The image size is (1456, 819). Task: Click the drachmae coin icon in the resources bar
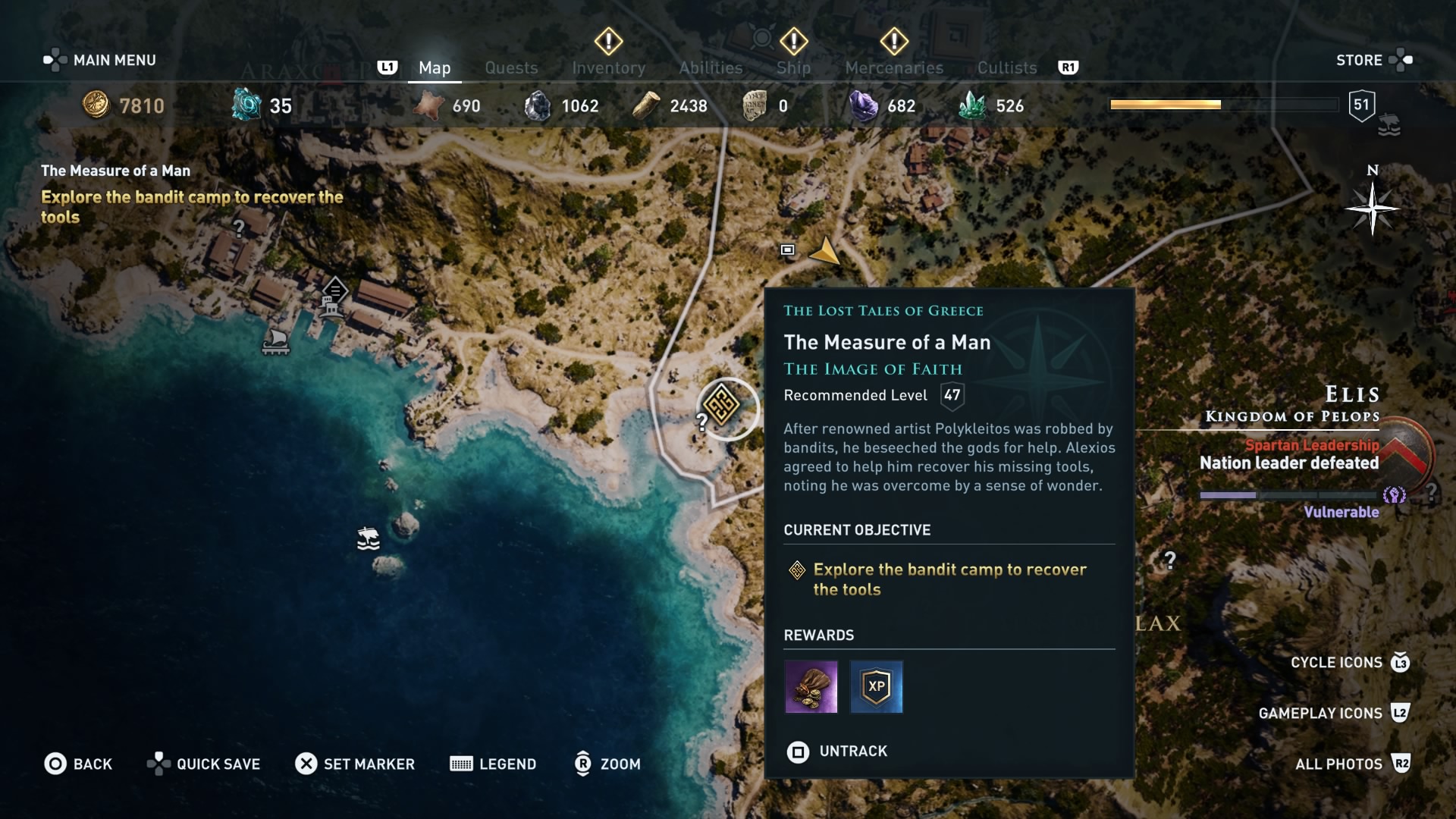click(97, 105)
